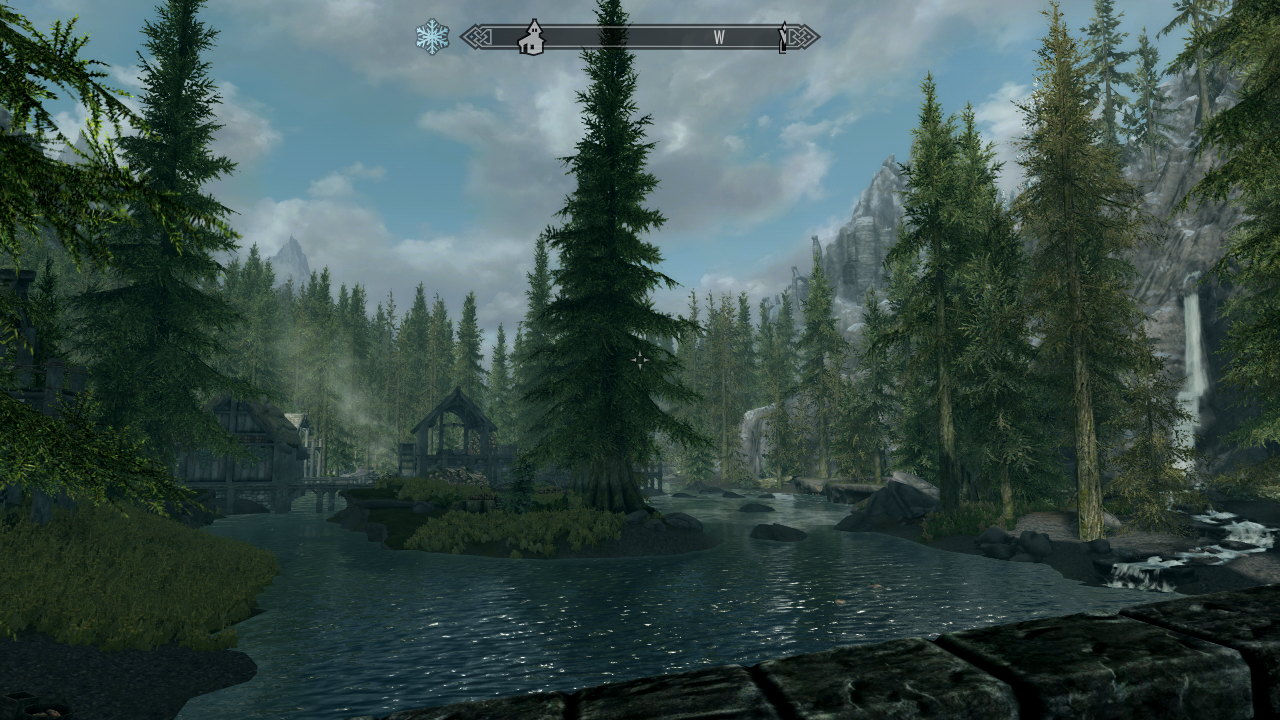Image resolution: width=1280 pixels, height=720 pixels.
Task: Click the left ornate compass end cap
Action: 474,36
